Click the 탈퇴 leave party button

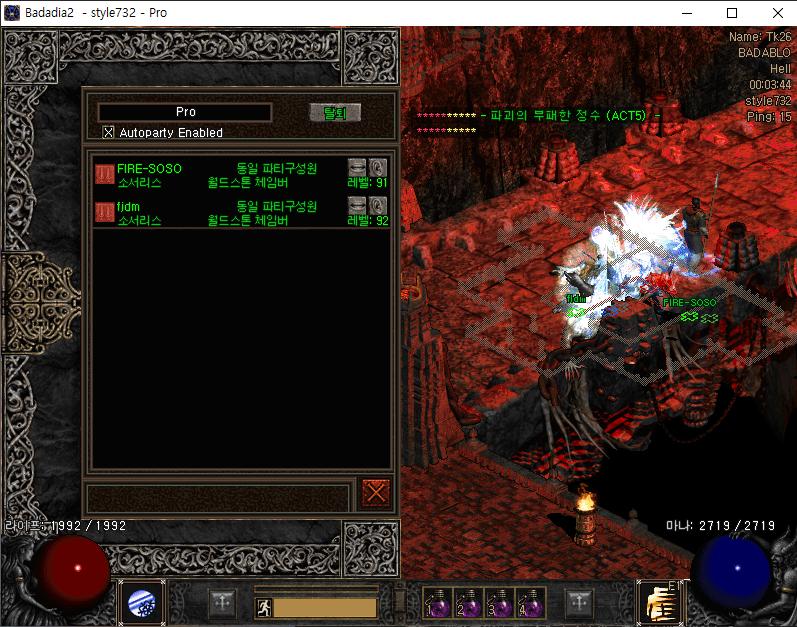[x=334, y=112]
